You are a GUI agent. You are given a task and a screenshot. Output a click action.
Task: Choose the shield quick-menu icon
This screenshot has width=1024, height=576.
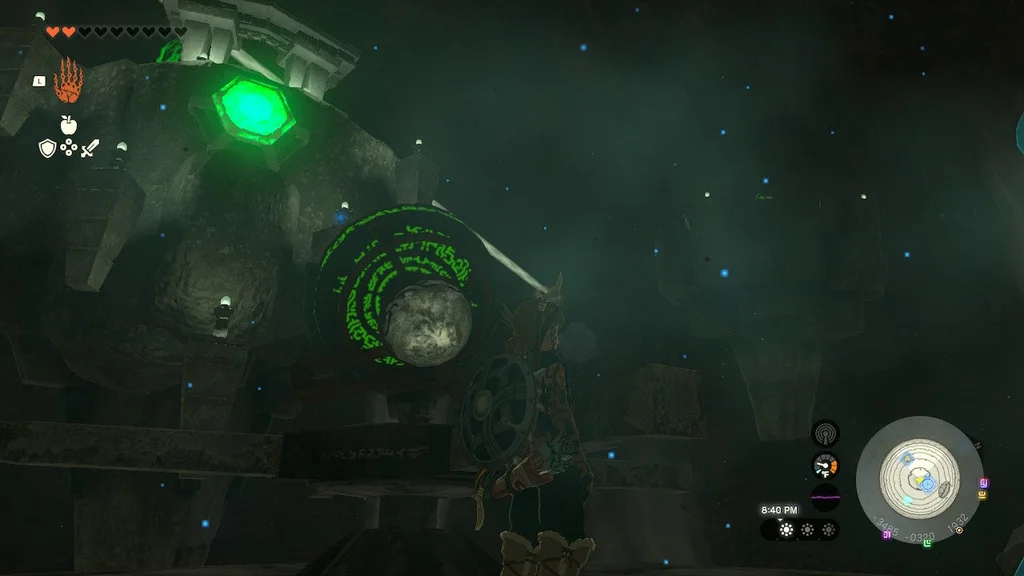click(46, 148)
